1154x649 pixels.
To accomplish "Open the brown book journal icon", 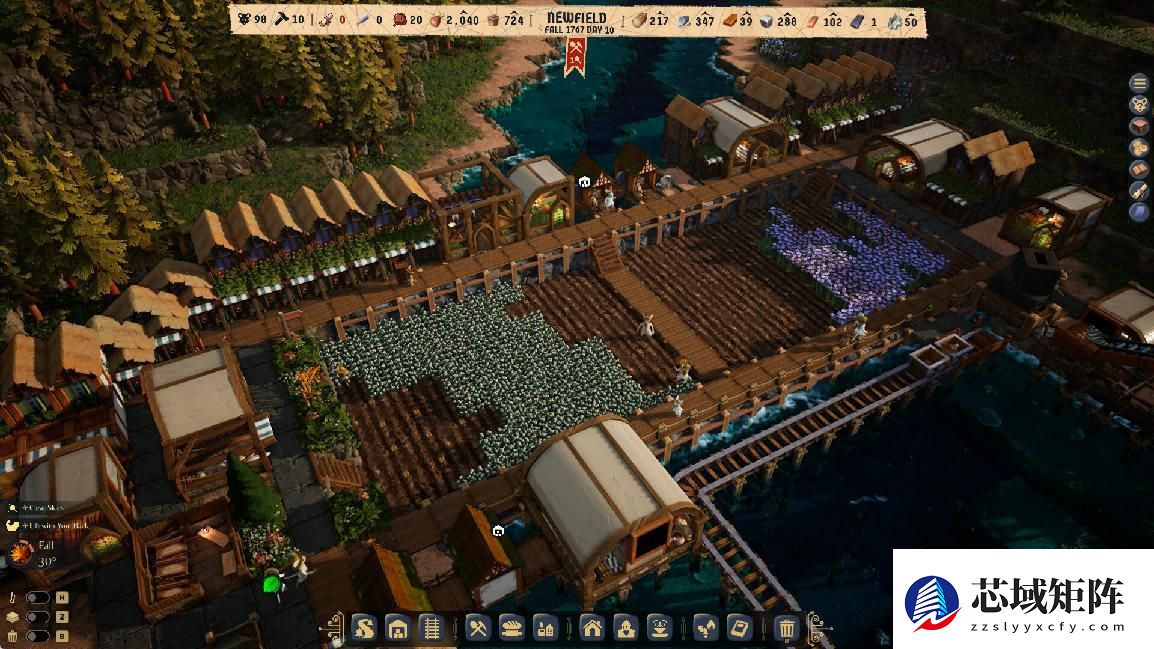I will 1138,169.
